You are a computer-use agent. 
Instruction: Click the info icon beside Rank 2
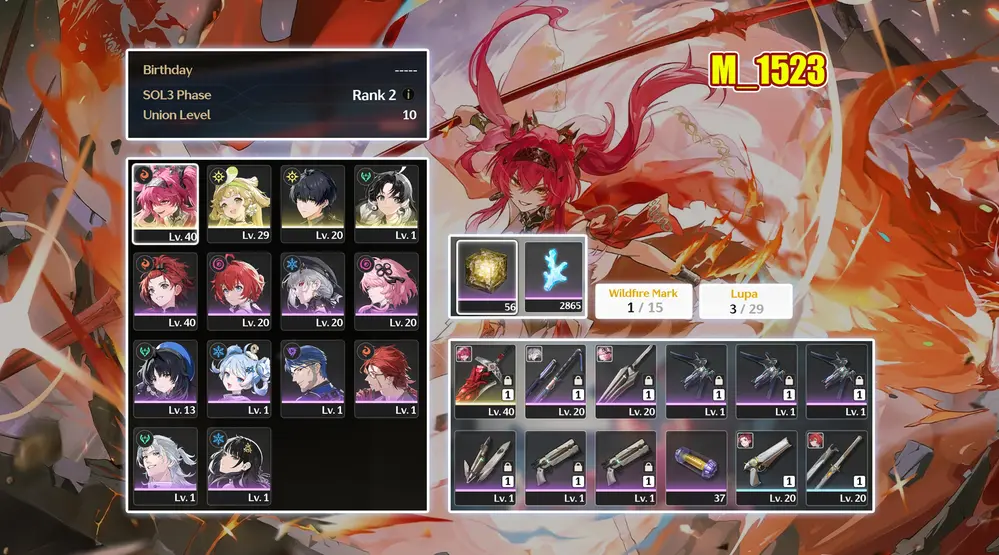408,95
